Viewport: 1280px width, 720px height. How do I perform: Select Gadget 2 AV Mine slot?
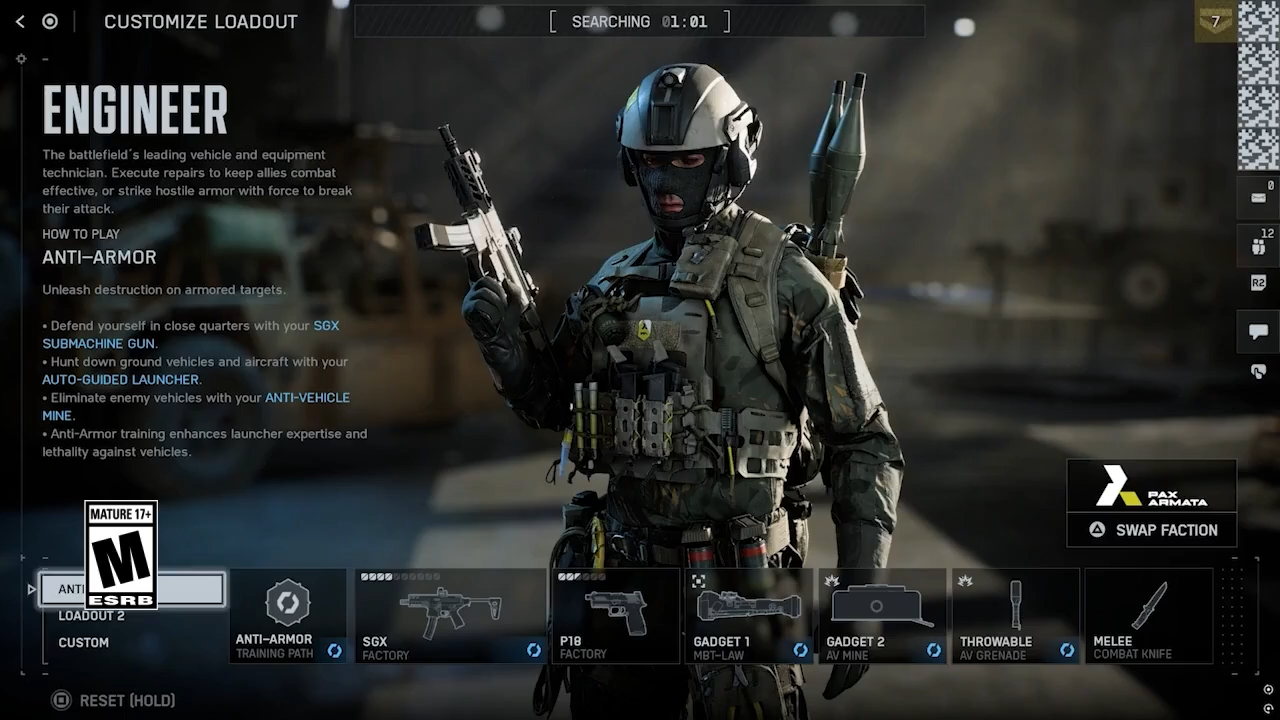pos(882,616)
